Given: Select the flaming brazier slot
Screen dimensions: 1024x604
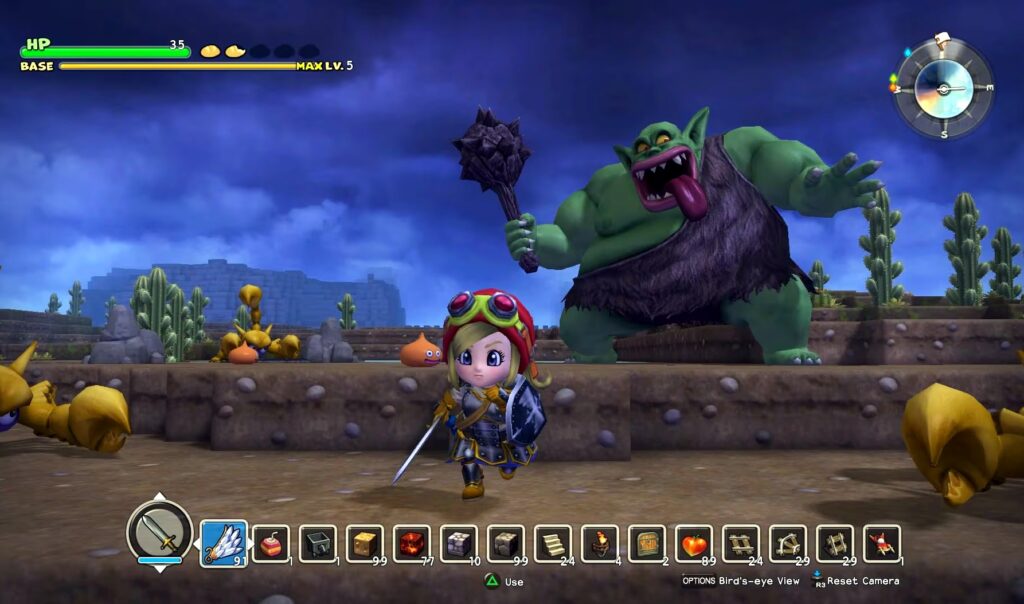Looking at the screenshot, I should point(600,543).
